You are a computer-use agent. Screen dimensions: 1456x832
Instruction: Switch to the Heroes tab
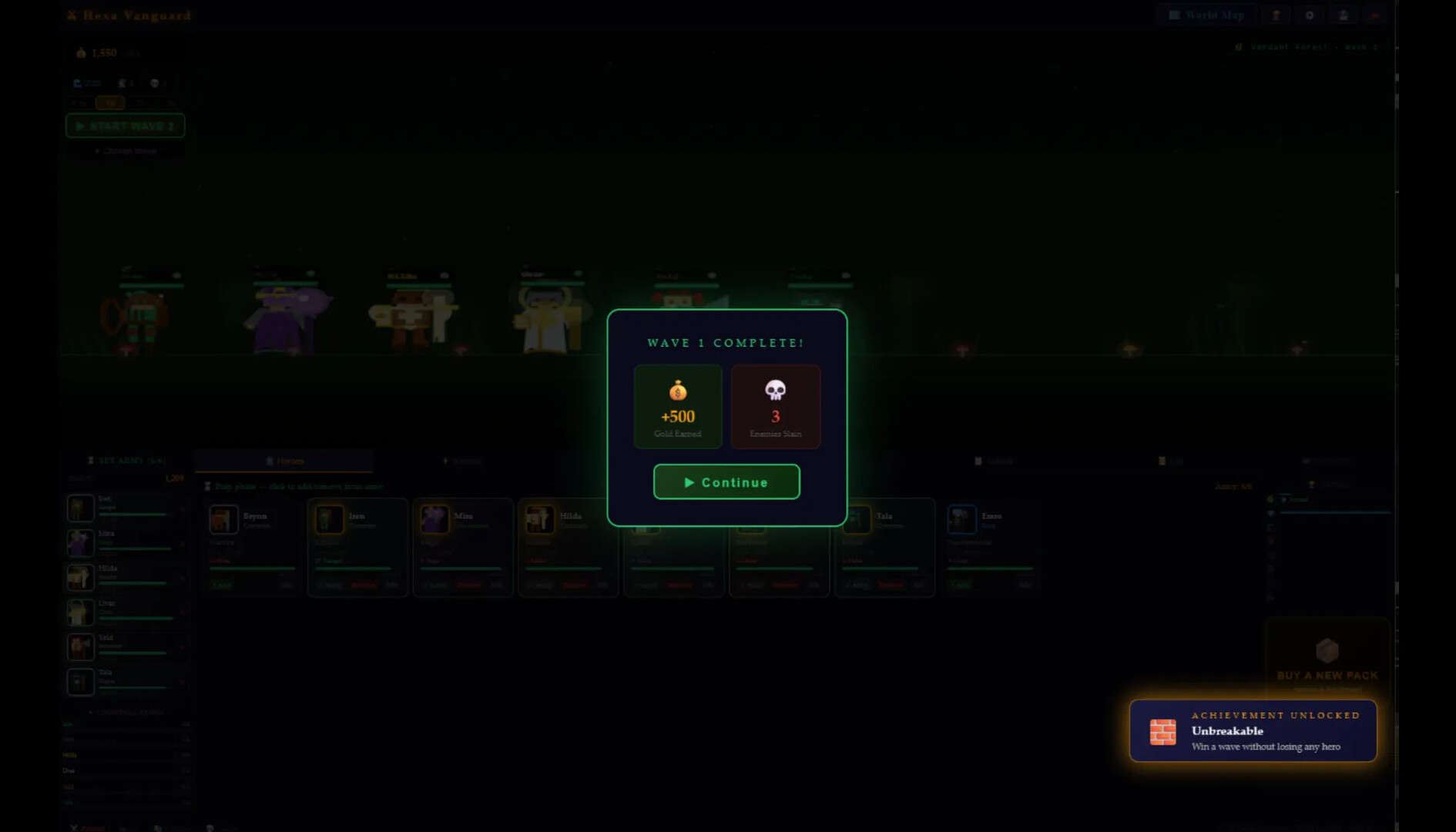(x=287, y=460)
